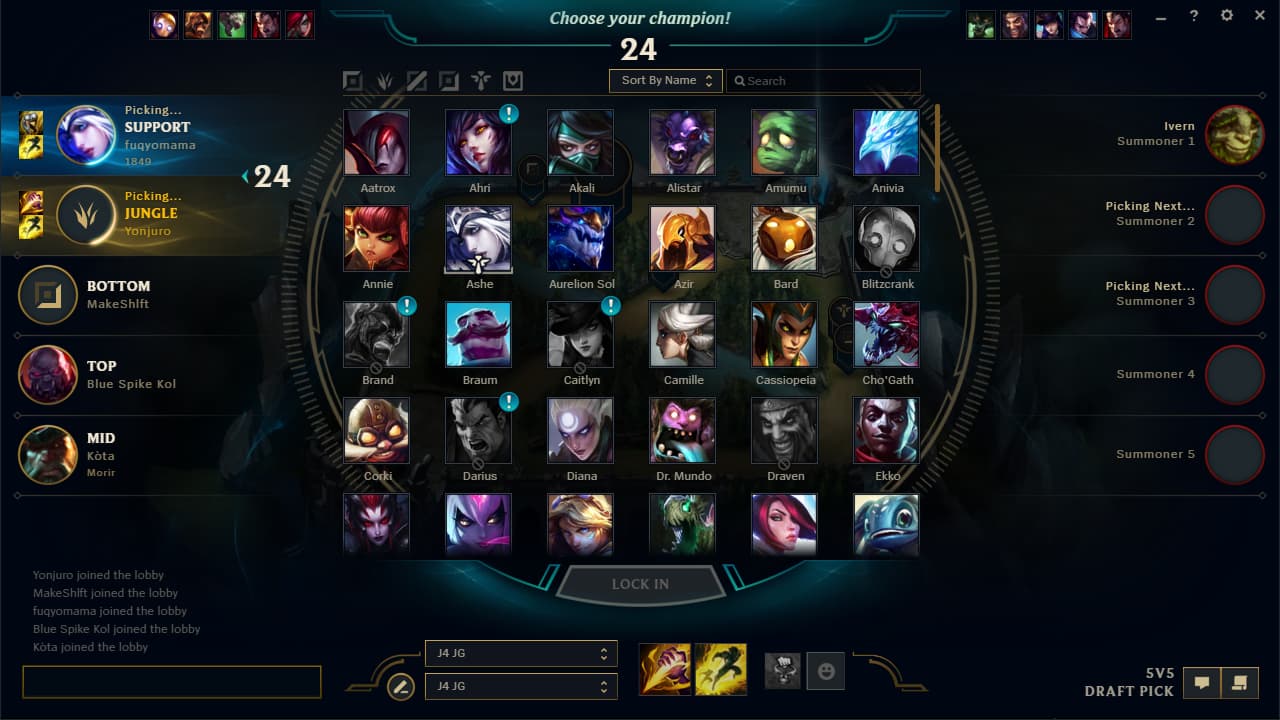Viewport: 1280px width, 720px height.
Task: Select the Jungle champion filter
Action: coord(385,80)
